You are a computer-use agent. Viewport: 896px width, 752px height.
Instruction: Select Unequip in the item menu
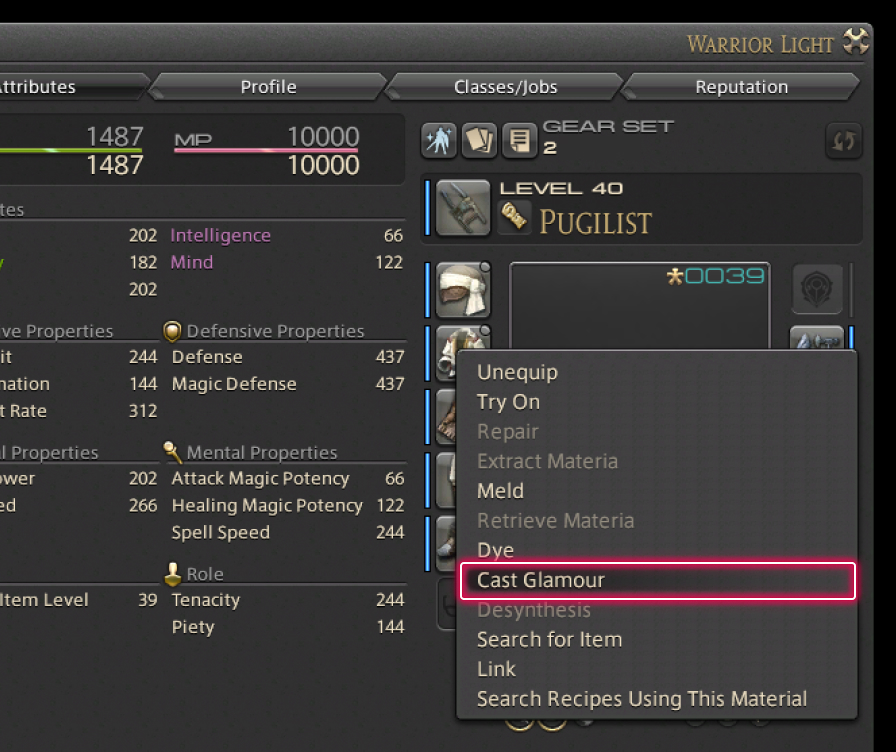pos(517,372)
